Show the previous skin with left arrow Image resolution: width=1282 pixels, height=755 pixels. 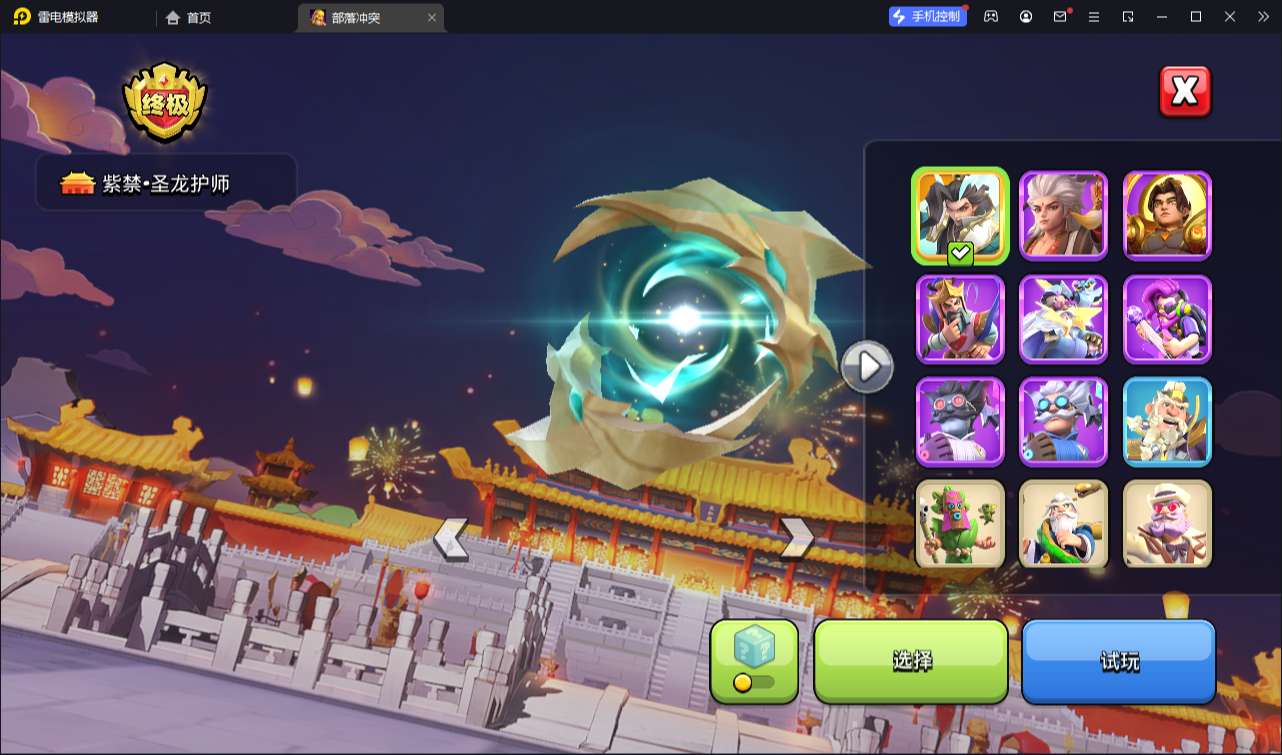[450, 539]
